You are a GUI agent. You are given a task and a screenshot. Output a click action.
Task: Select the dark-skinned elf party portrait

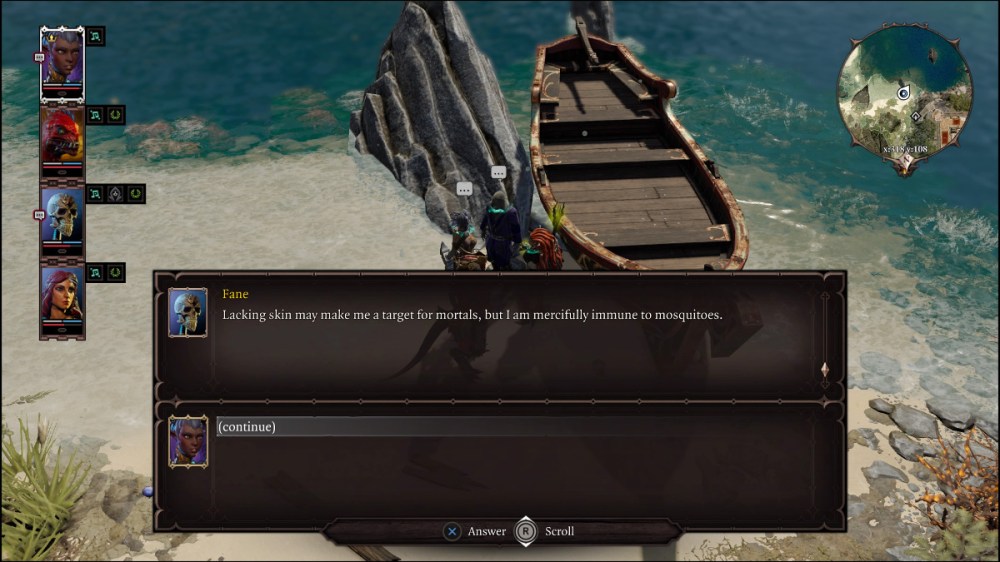click(x=62, y=61)
